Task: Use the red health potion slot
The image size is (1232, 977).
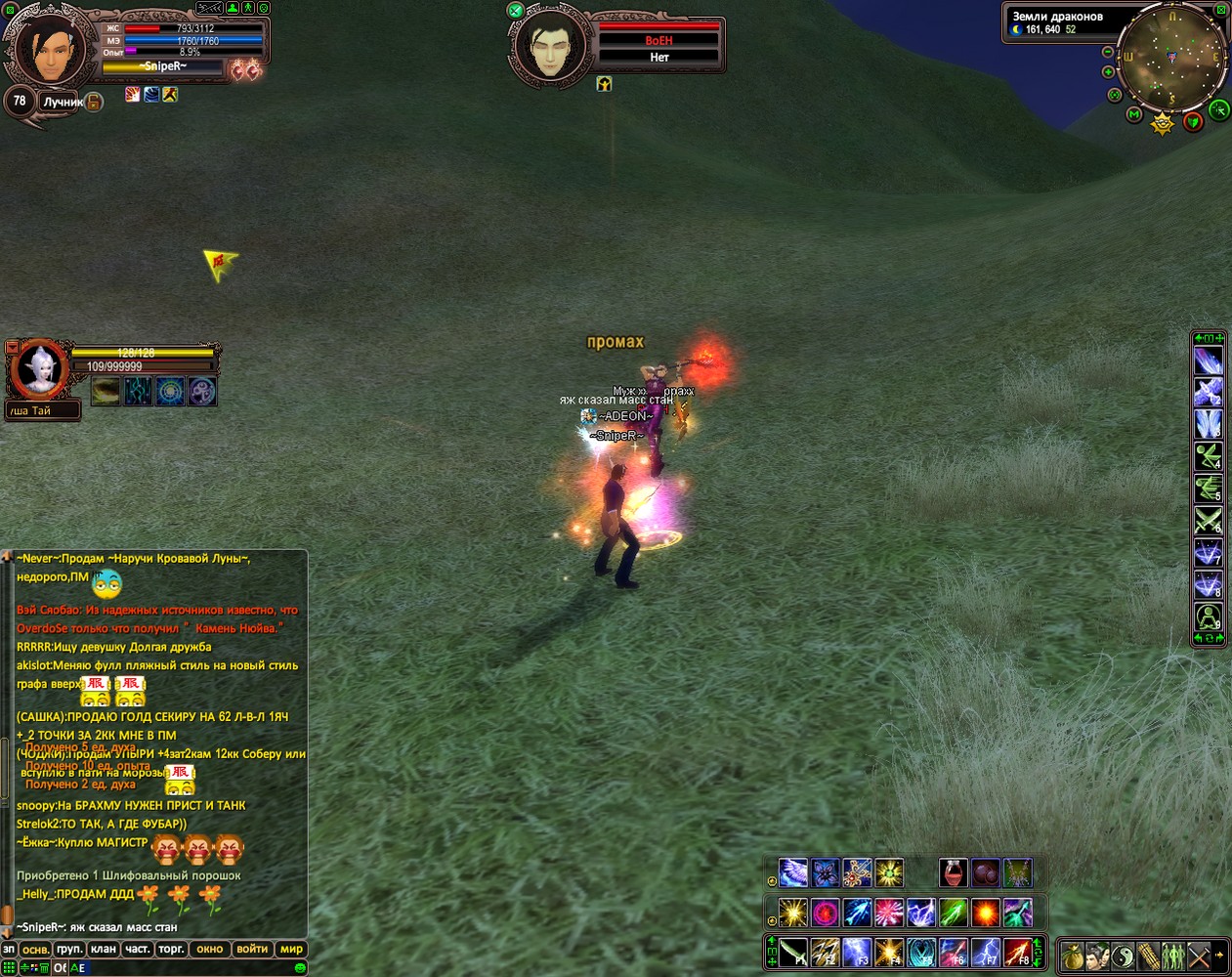Action: (954, 872)
